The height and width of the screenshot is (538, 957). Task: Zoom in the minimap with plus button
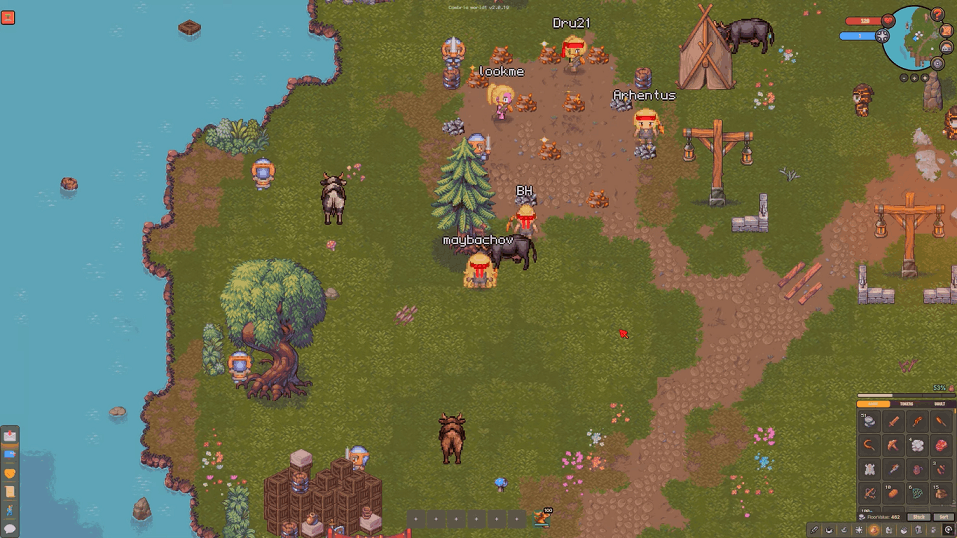914,78
